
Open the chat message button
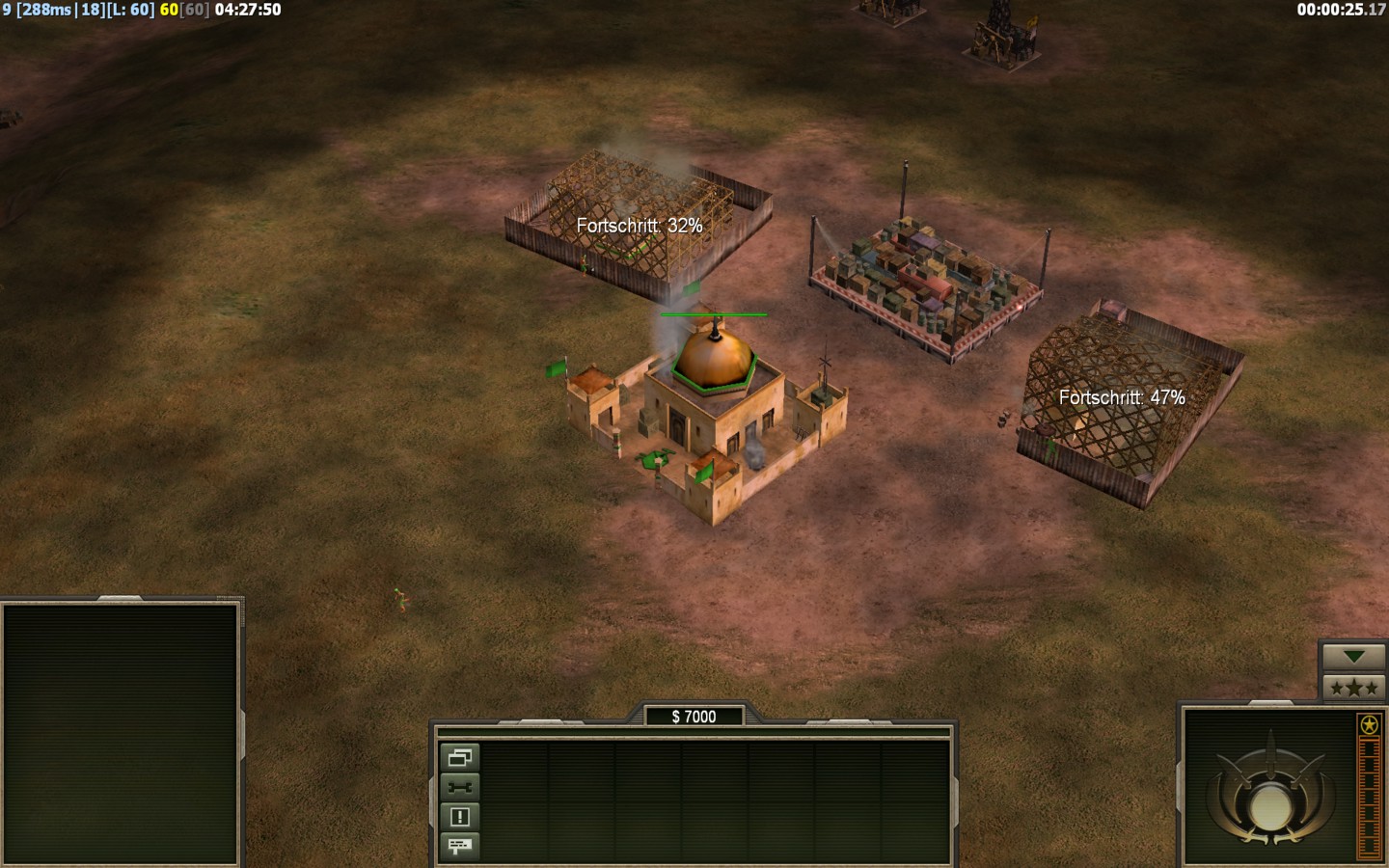click(459, 846)
